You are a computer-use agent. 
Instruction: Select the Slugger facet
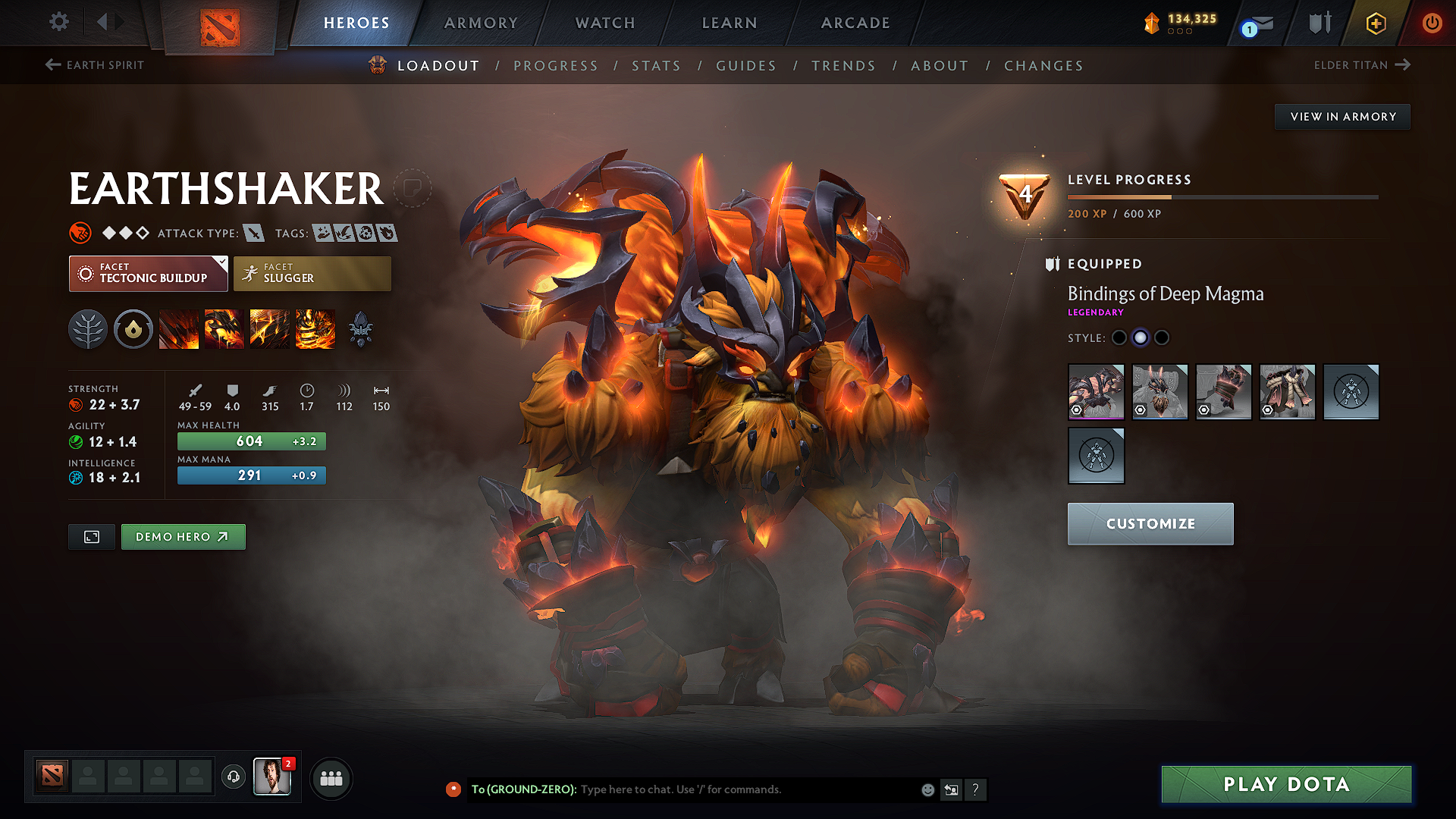click(x=312, y=273)
